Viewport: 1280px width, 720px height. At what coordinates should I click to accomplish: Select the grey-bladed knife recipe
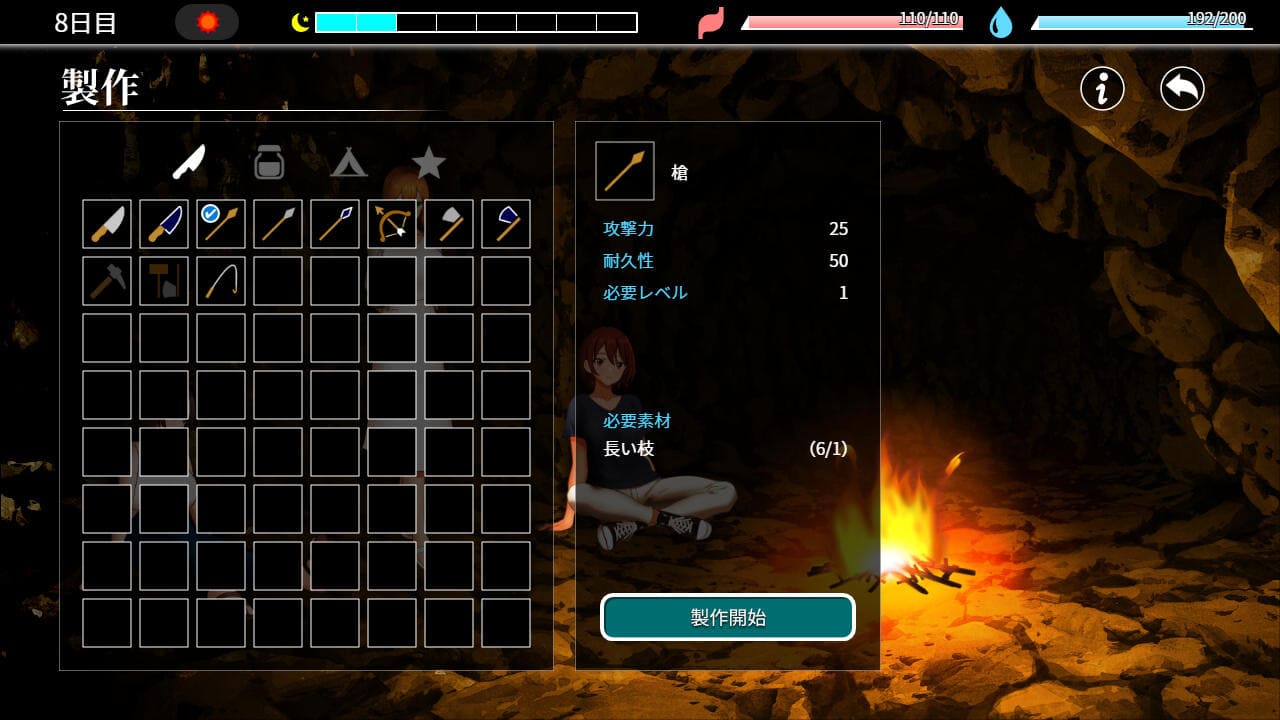pyautogui.click(x=107, y=224)
